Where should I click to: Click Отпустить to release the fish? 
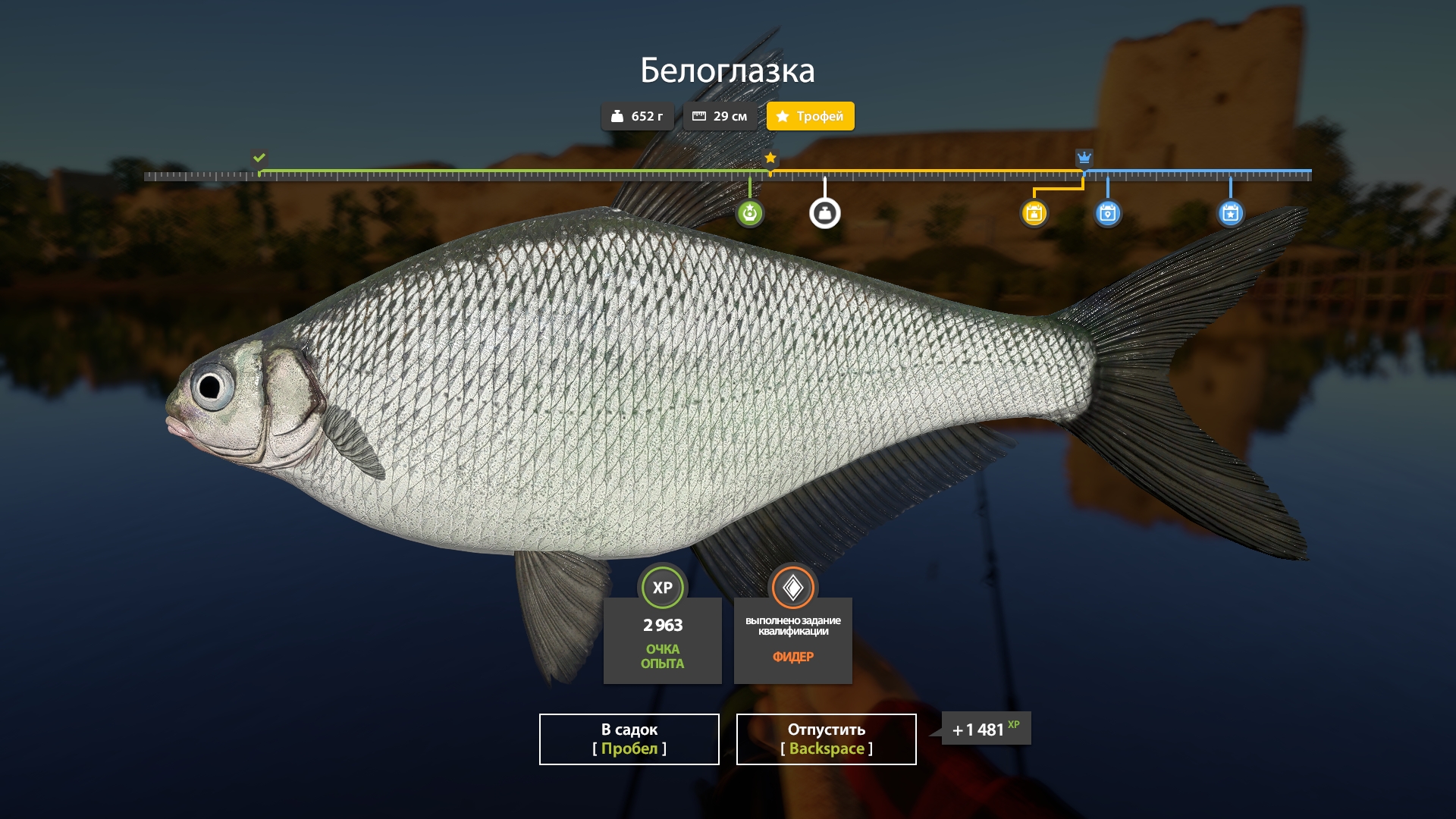click(x=825, y=739)
